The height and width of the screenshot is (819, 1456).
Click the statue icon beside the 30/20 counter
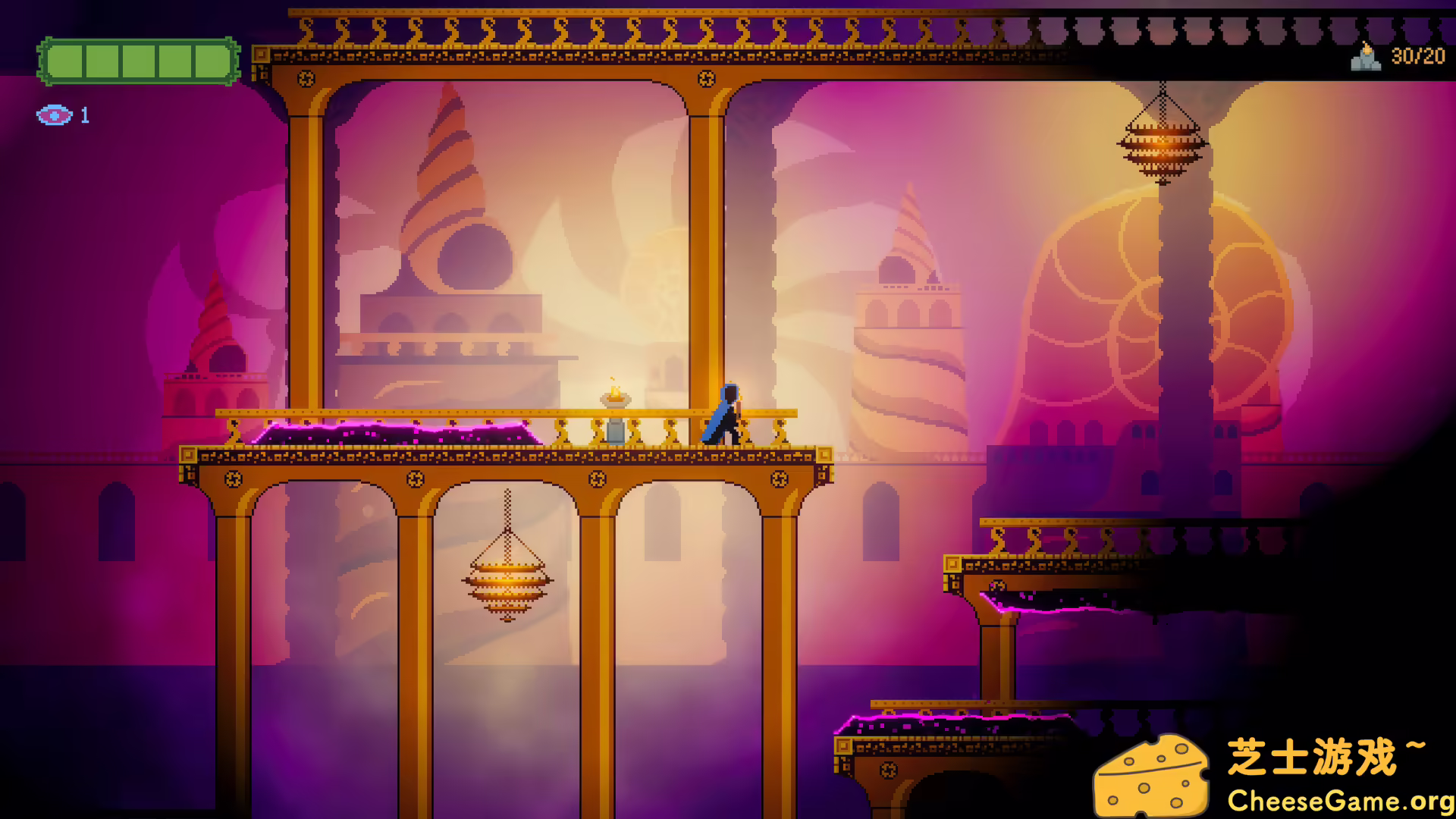[1365, 57]
